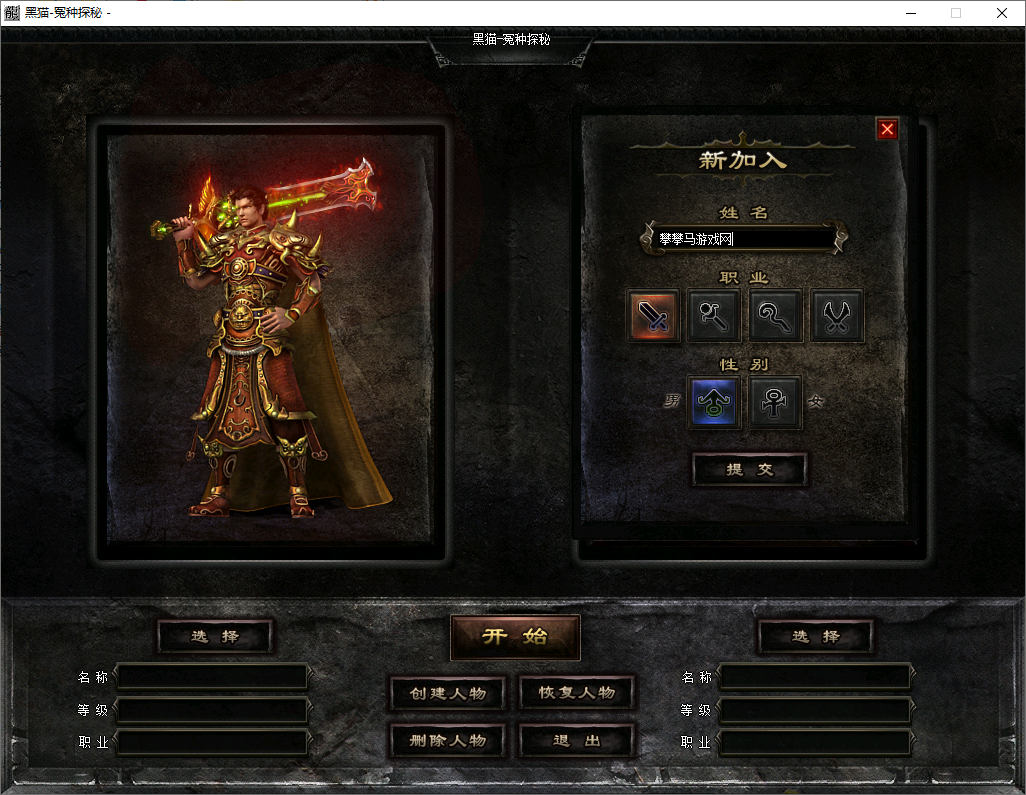This screenshot has width=1026, height=795.
Task: Select the warrior sword class icon
Action: click(654, 317)
